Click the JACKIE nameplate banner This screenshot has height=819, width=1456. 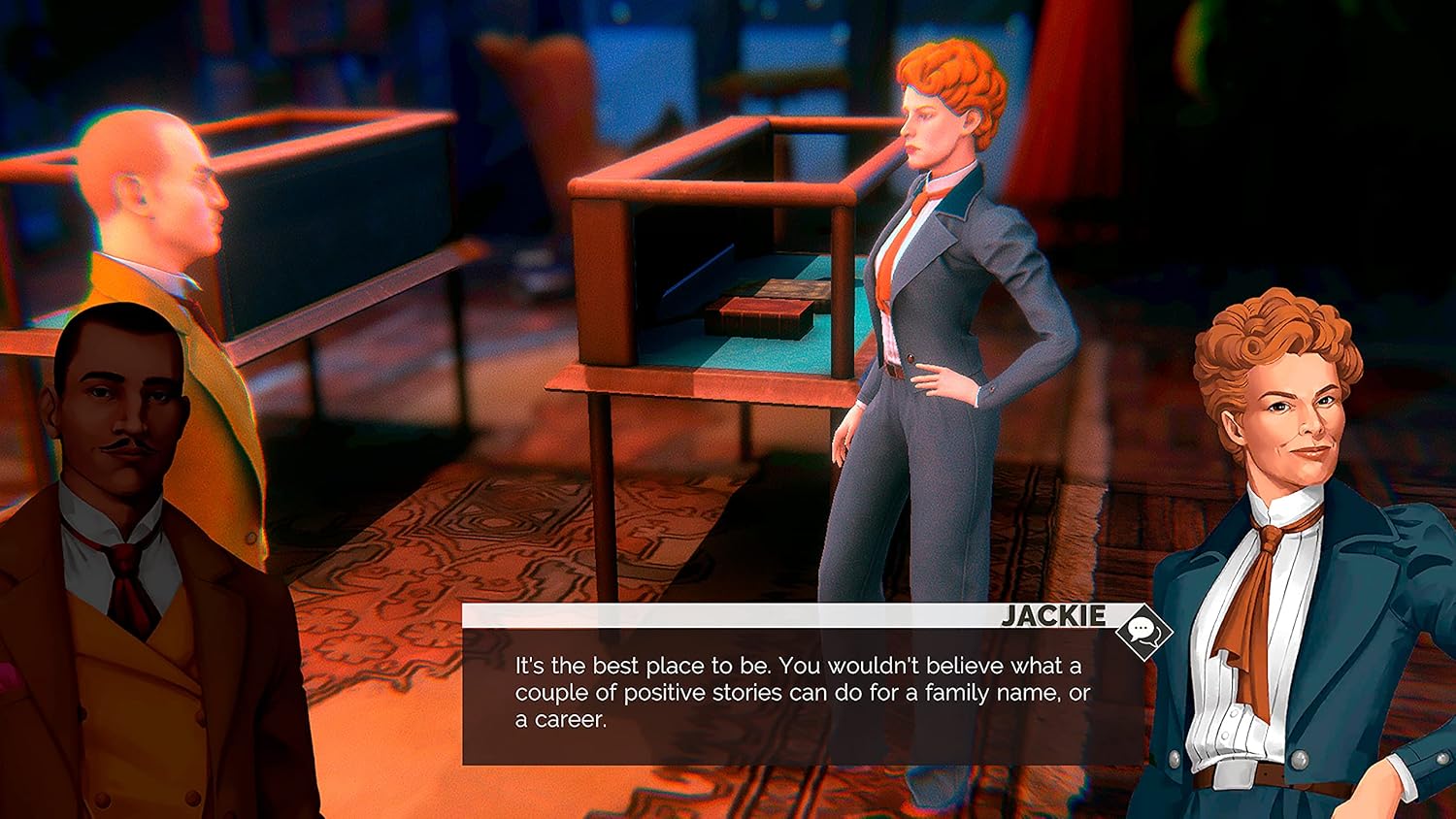pyautogui.click(x=1053, y=616)
